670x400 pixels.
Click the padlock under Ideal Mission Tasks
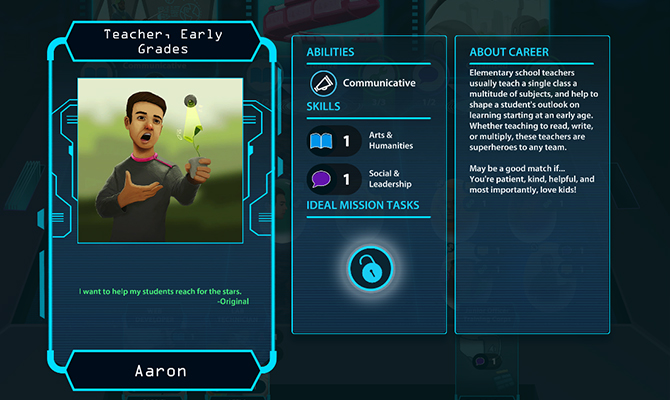(x=369, y=267)
